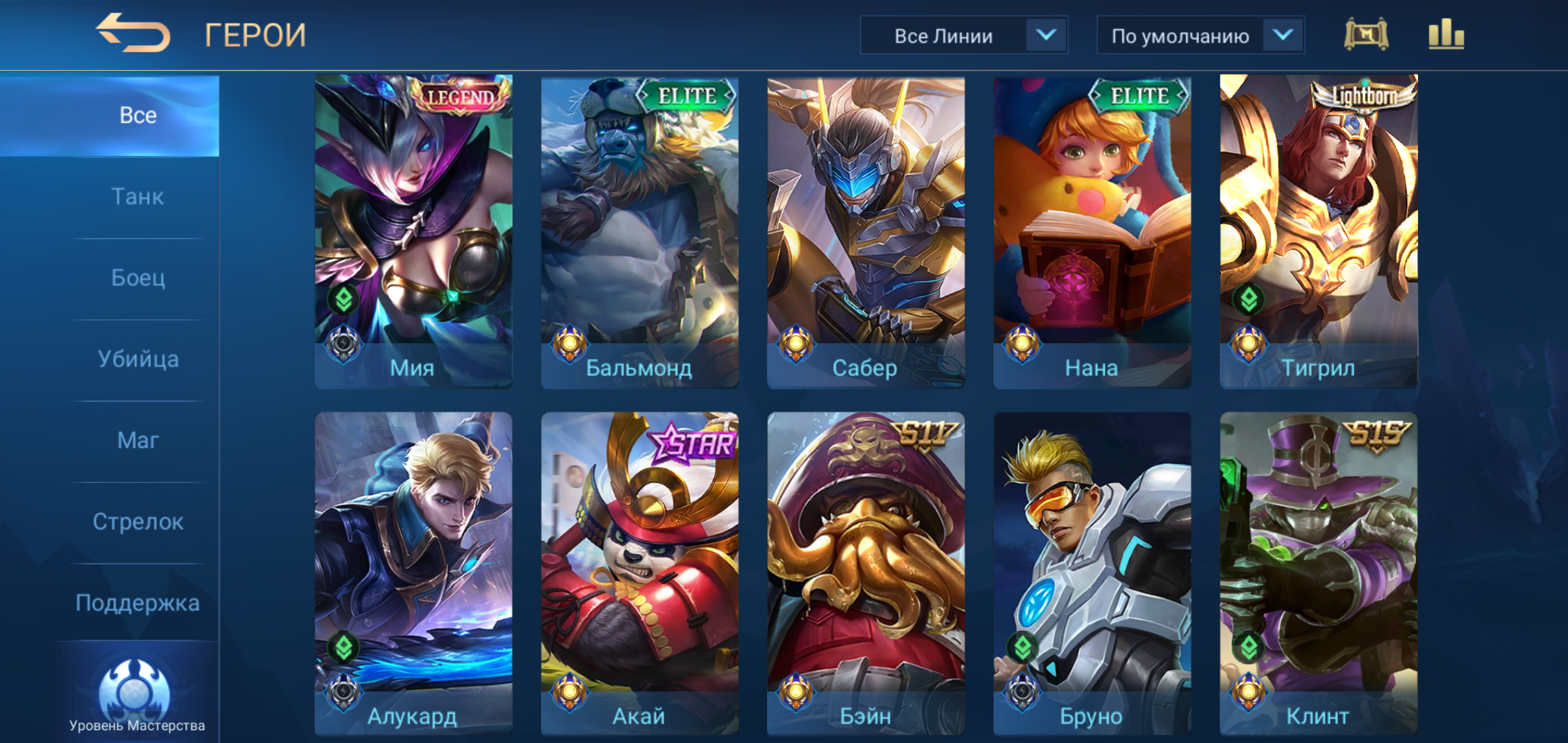Go back using the return arrow
This screenshot has height=743, width=1568.
point(133,34)
